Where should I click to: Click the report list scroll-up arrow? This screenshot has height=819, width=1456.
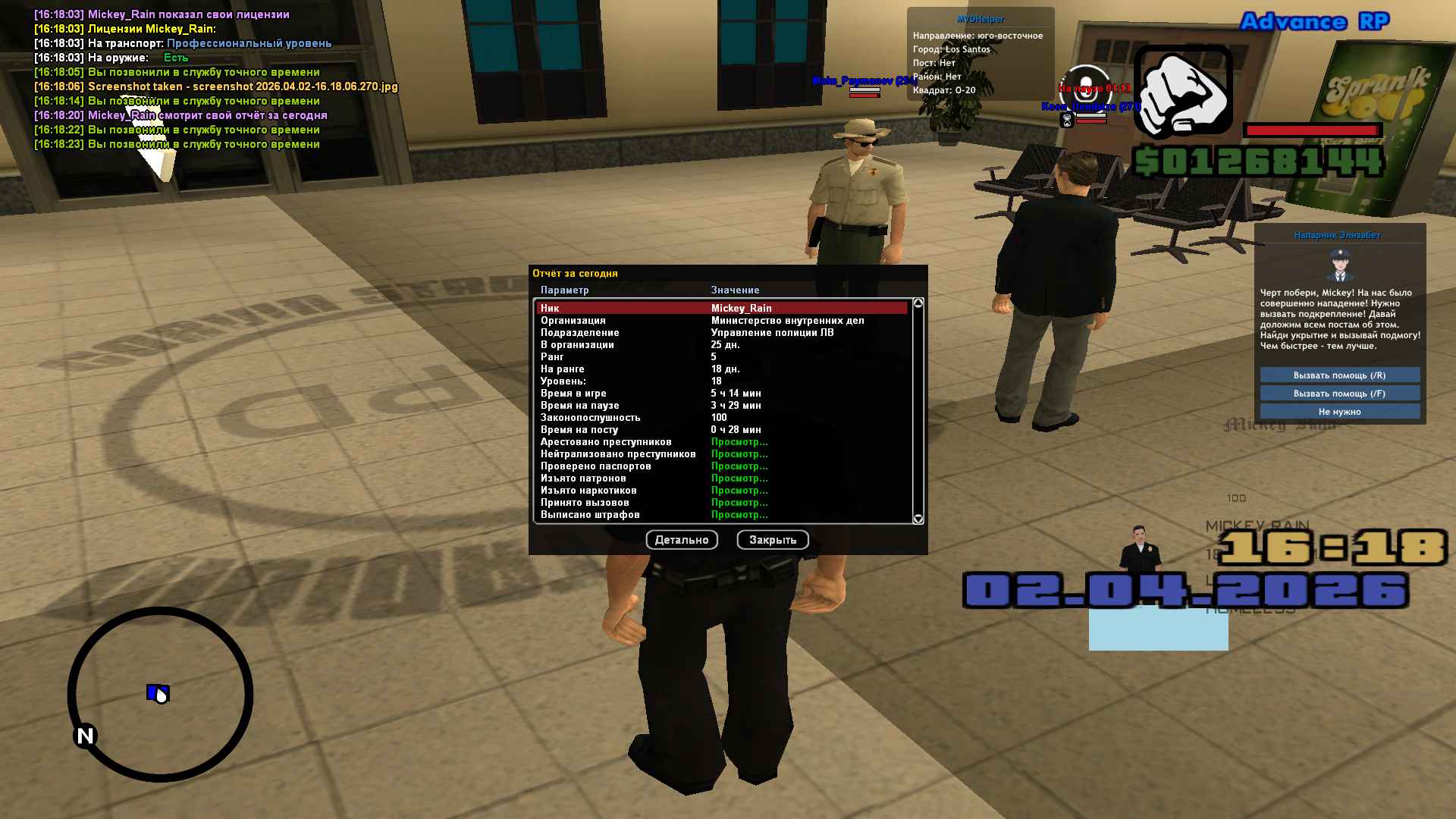coord(918,303)
